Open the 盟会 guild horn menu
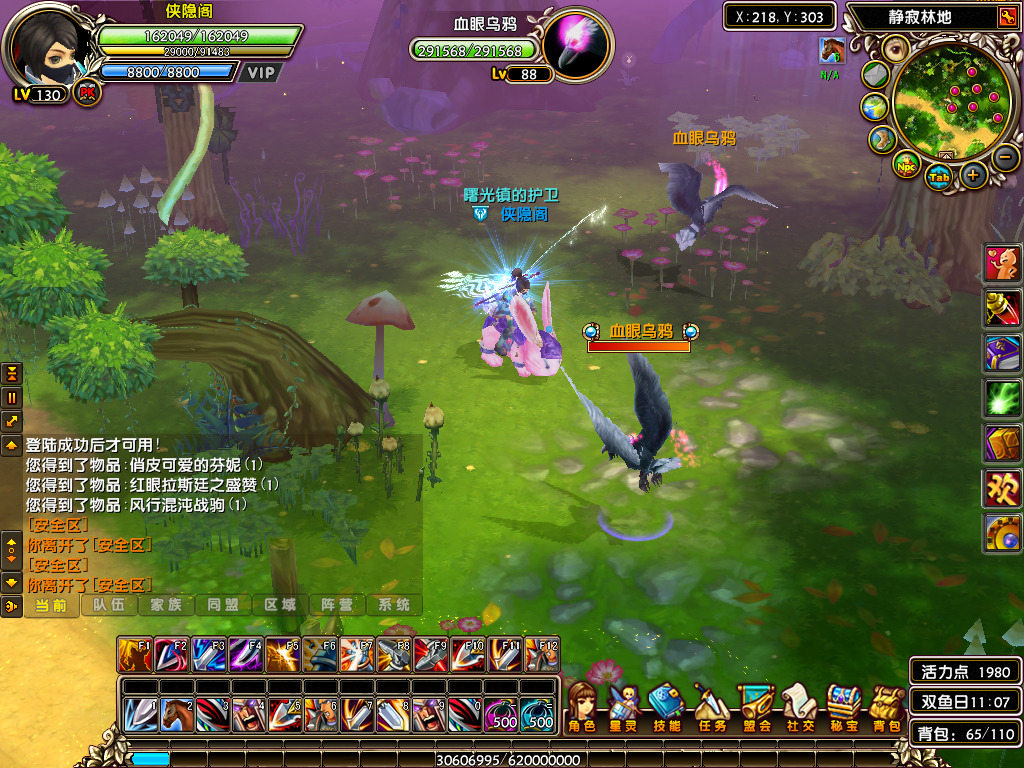Screen dimensions: 1024x768 click(x=756, y=707)
